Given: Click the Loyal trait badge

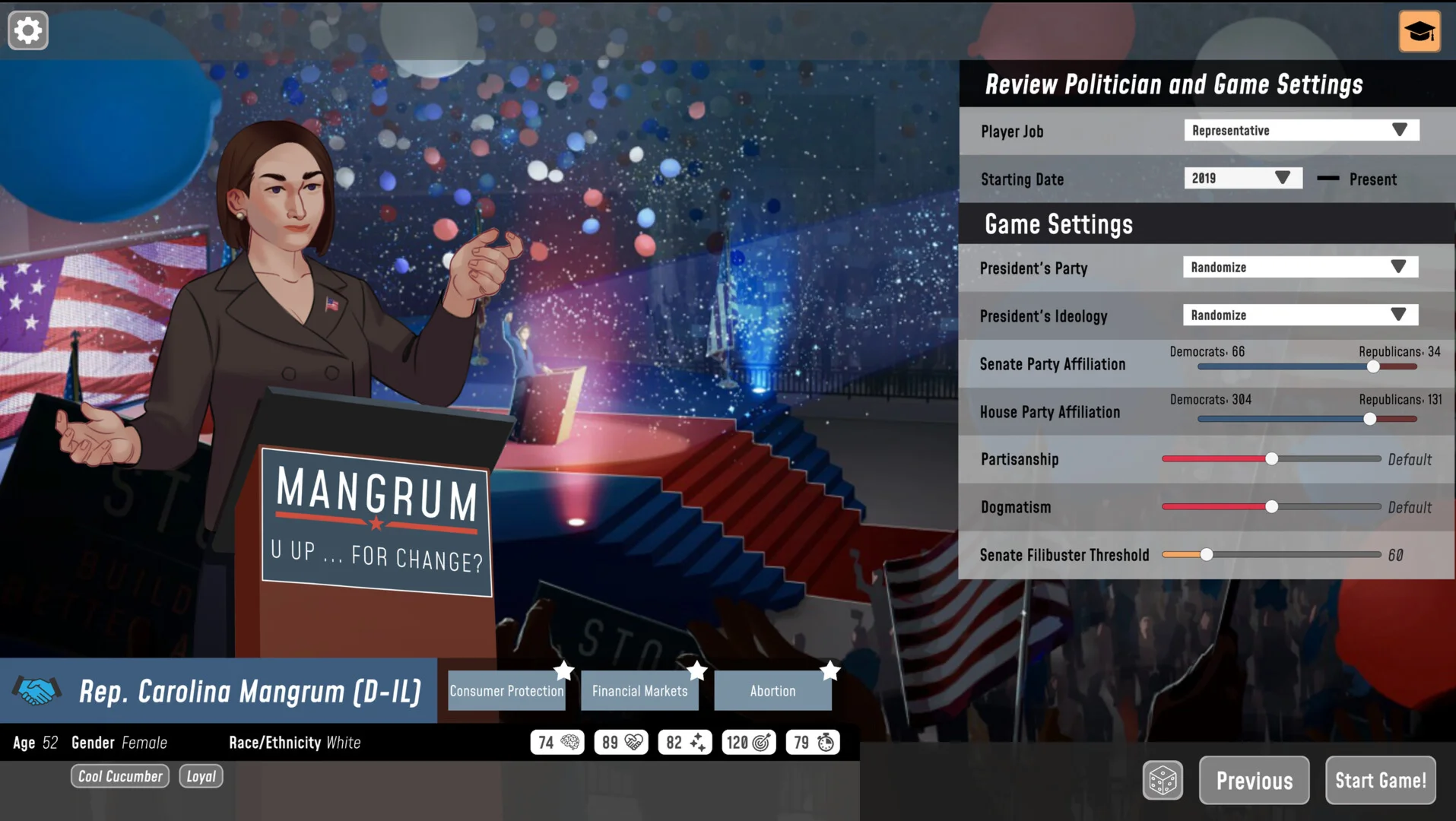Looking at the screenshot, I should tap(201, 776).
